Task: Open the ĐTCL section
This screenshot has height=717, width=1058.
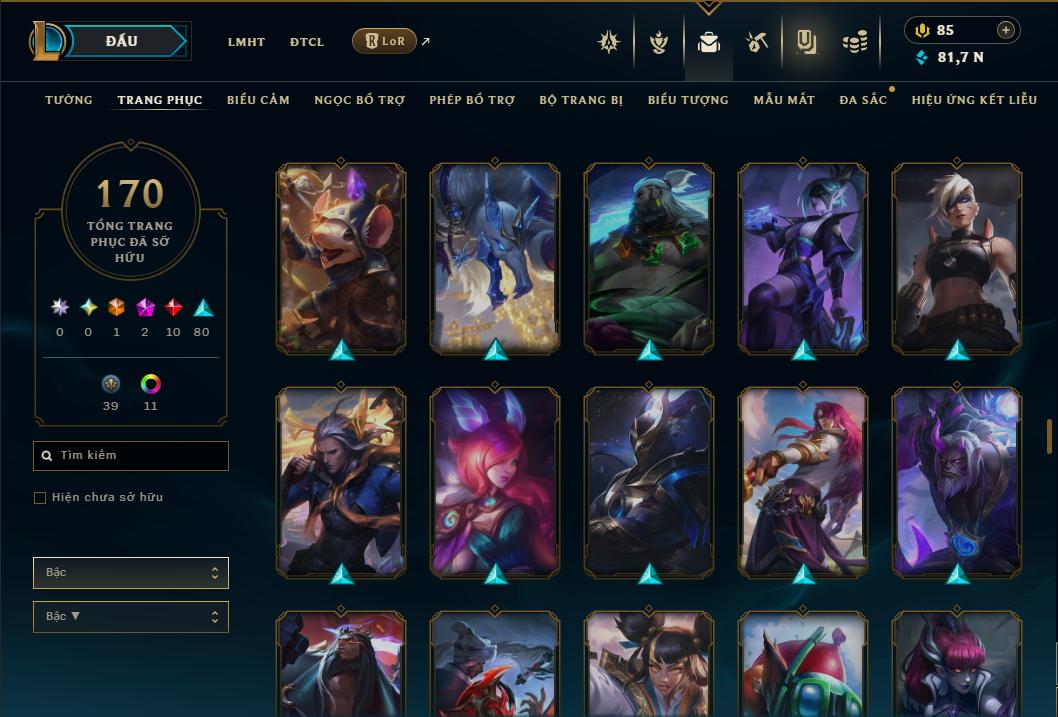Action: [307, 42]
